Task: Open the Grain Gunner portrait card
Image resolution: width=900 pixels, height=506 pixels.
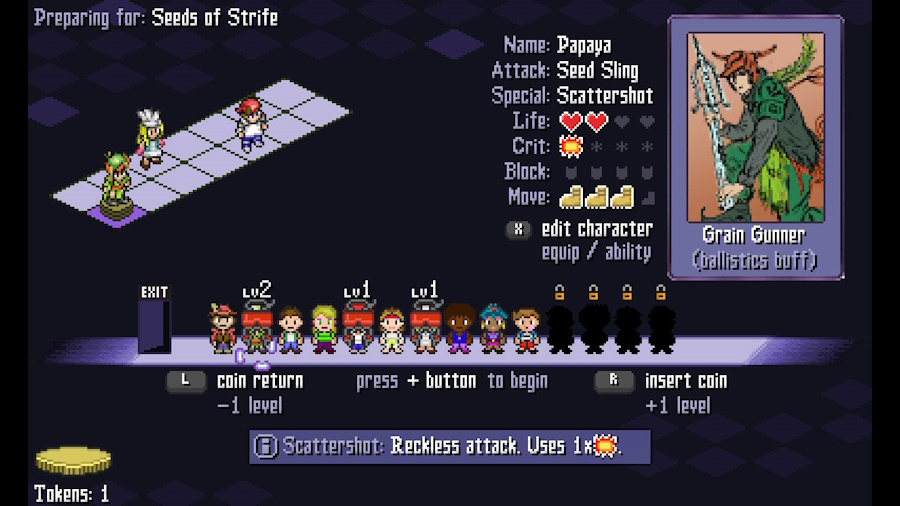Action: coord(756,146)
